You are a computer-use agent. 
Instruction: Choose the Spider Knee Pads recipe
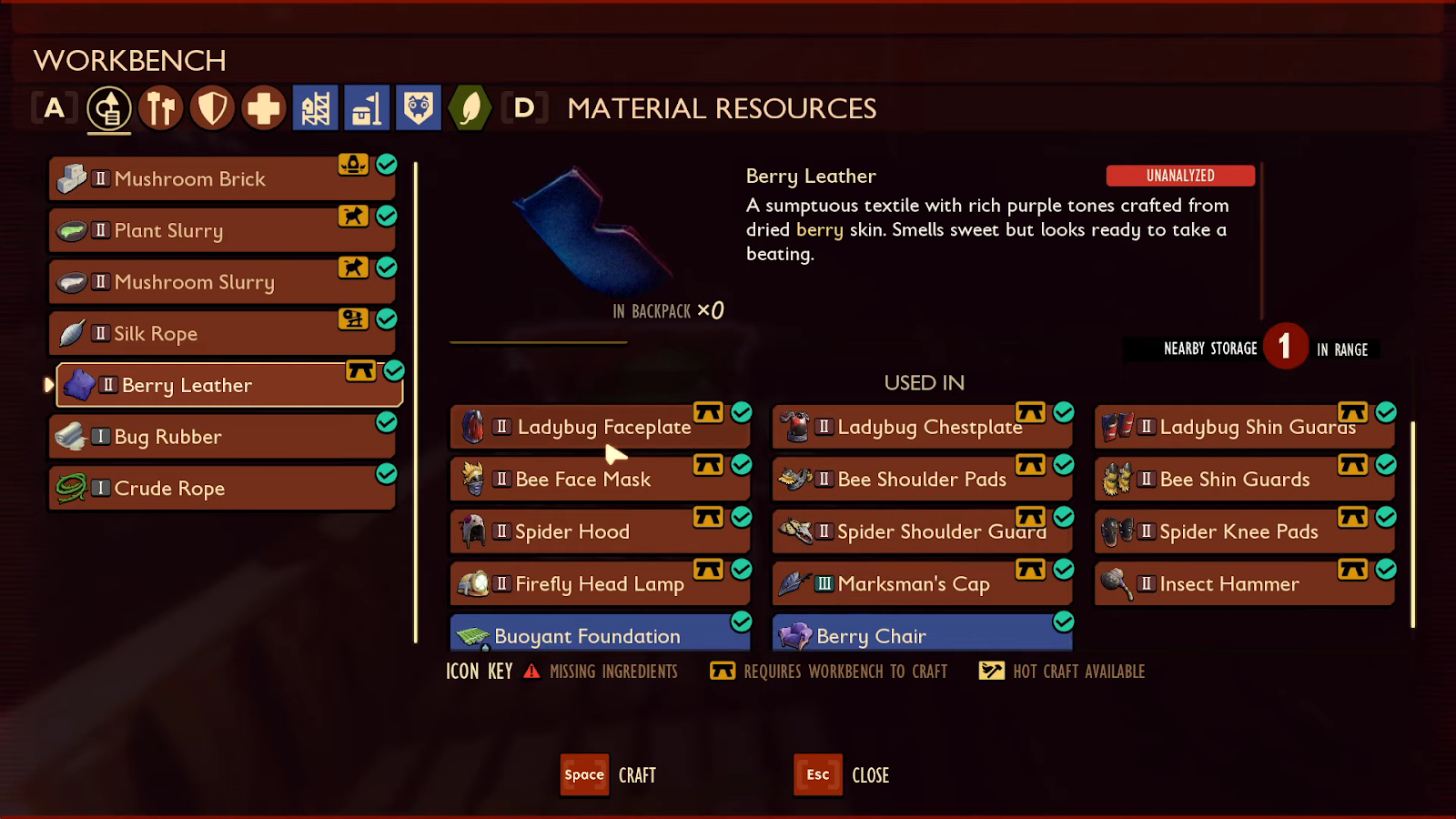(x=1243, y=532)
